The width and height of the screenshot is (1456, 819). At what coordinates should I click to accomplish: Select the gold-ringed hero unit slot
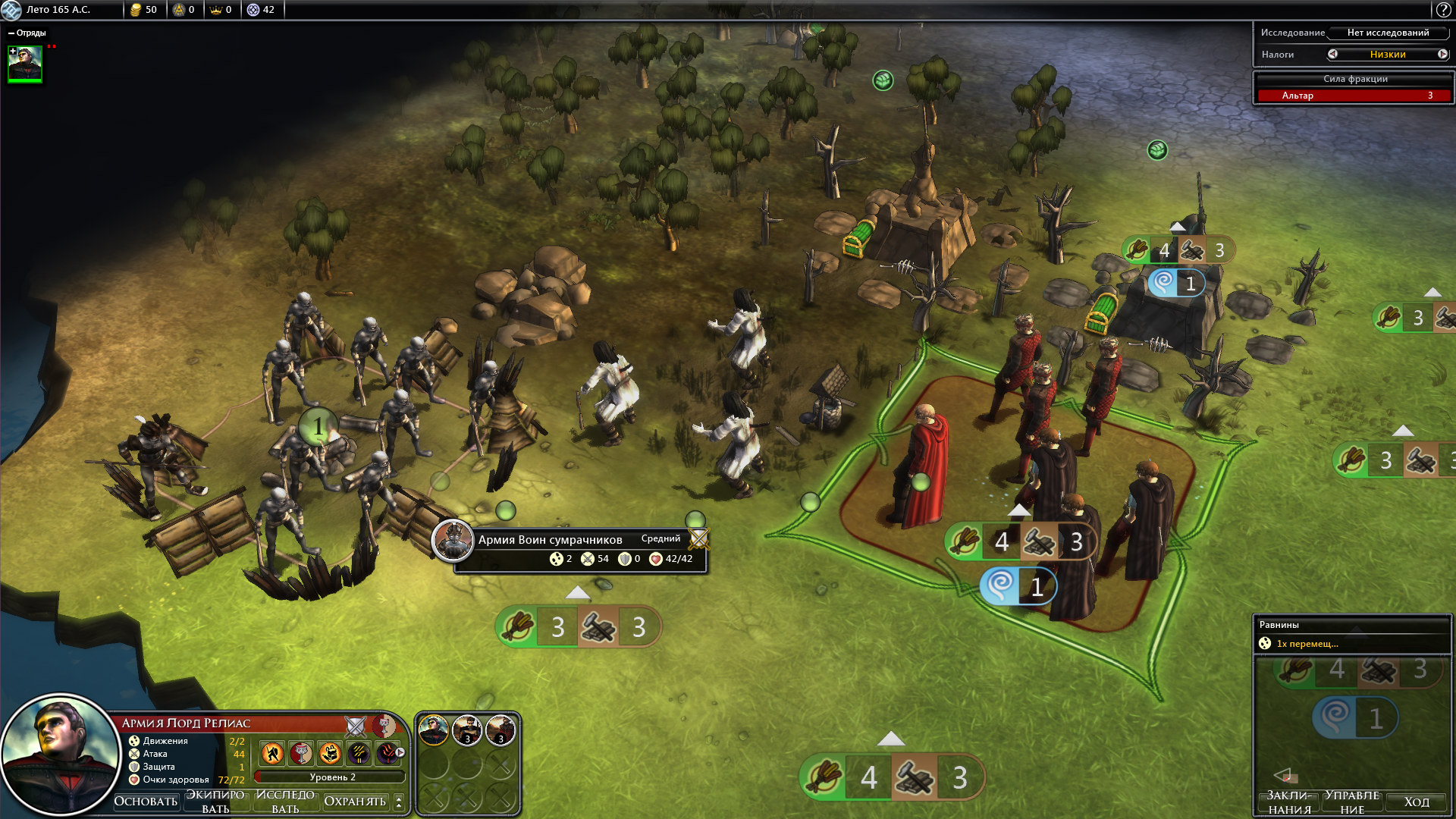[x=434, y=731]
